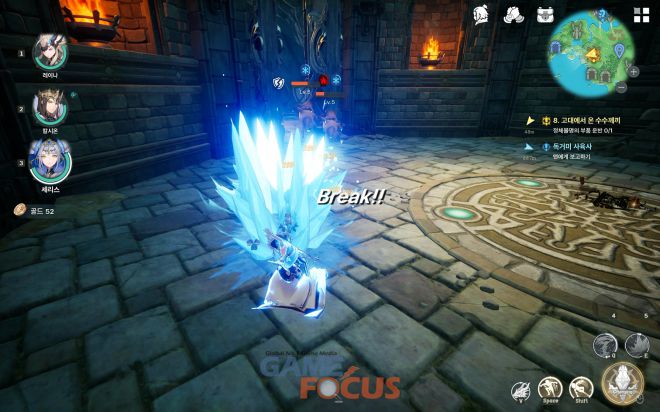Open the four-square grid main menu
660x412 pixels.
pyautogui.click(x=640, y=14)
